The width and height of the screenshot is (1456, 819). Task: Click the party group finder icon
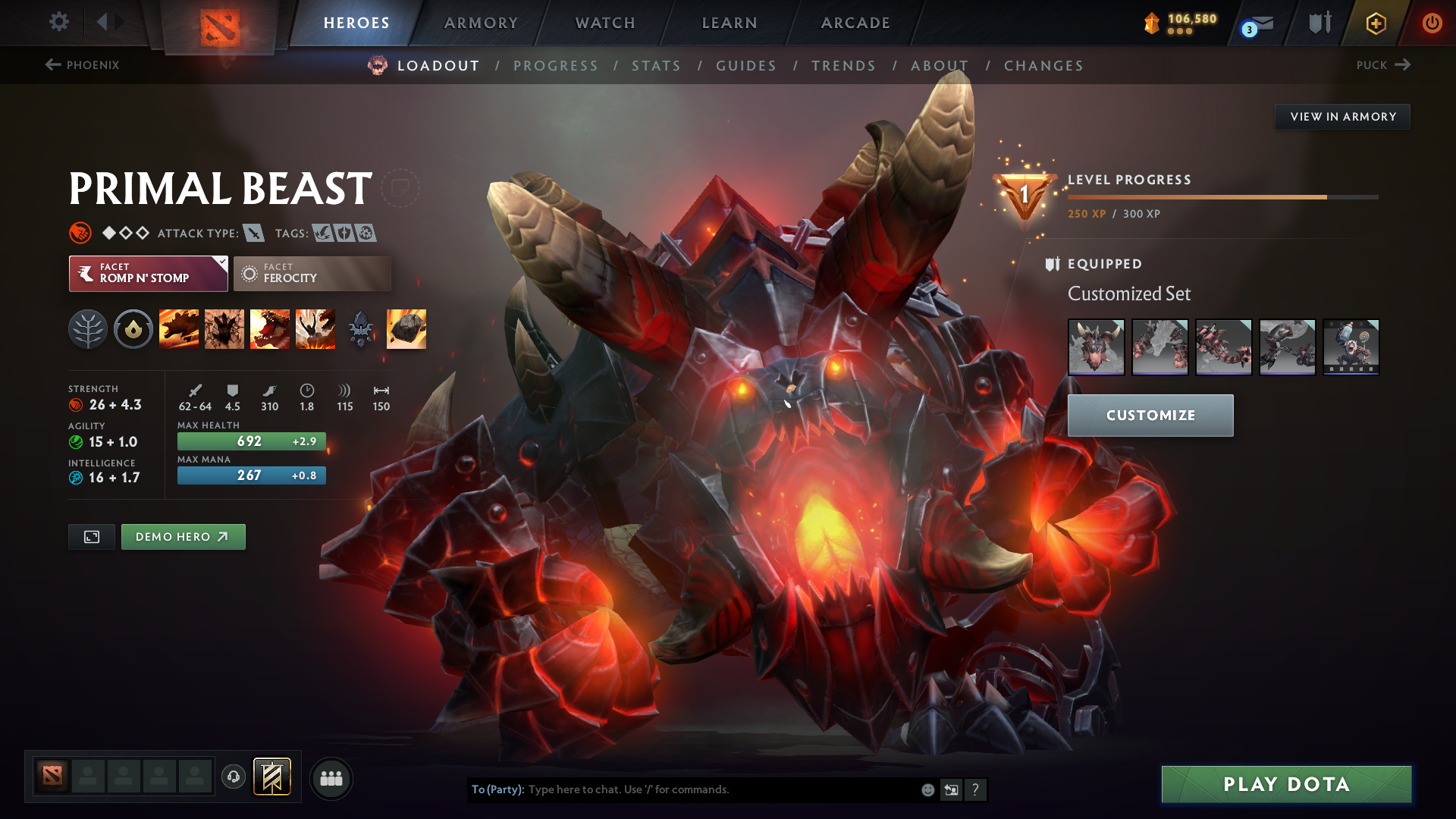(331, 777)
